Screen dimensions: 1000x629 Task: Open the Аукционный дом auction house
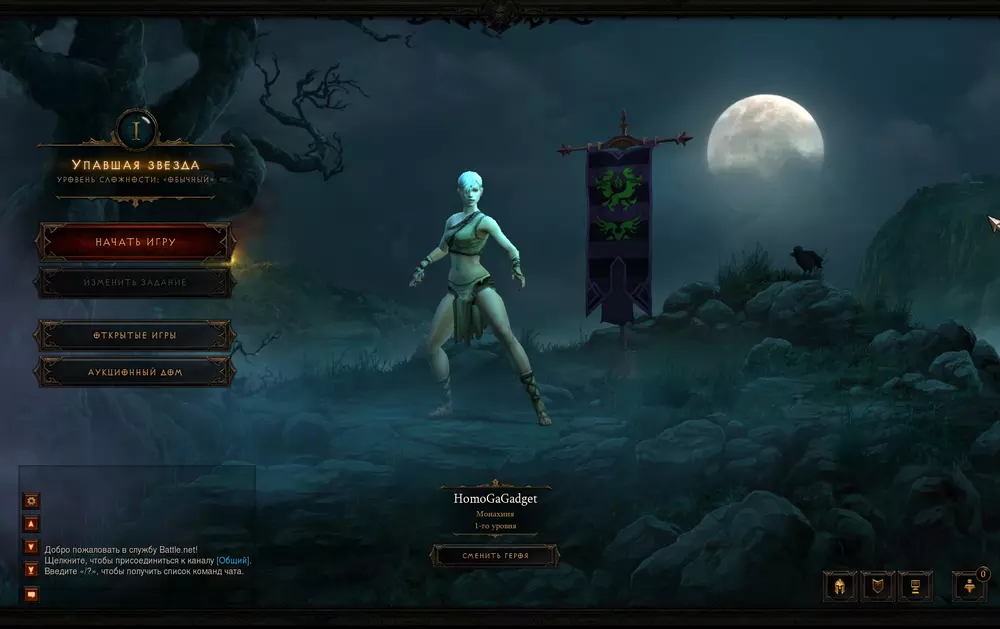[135, 372]
